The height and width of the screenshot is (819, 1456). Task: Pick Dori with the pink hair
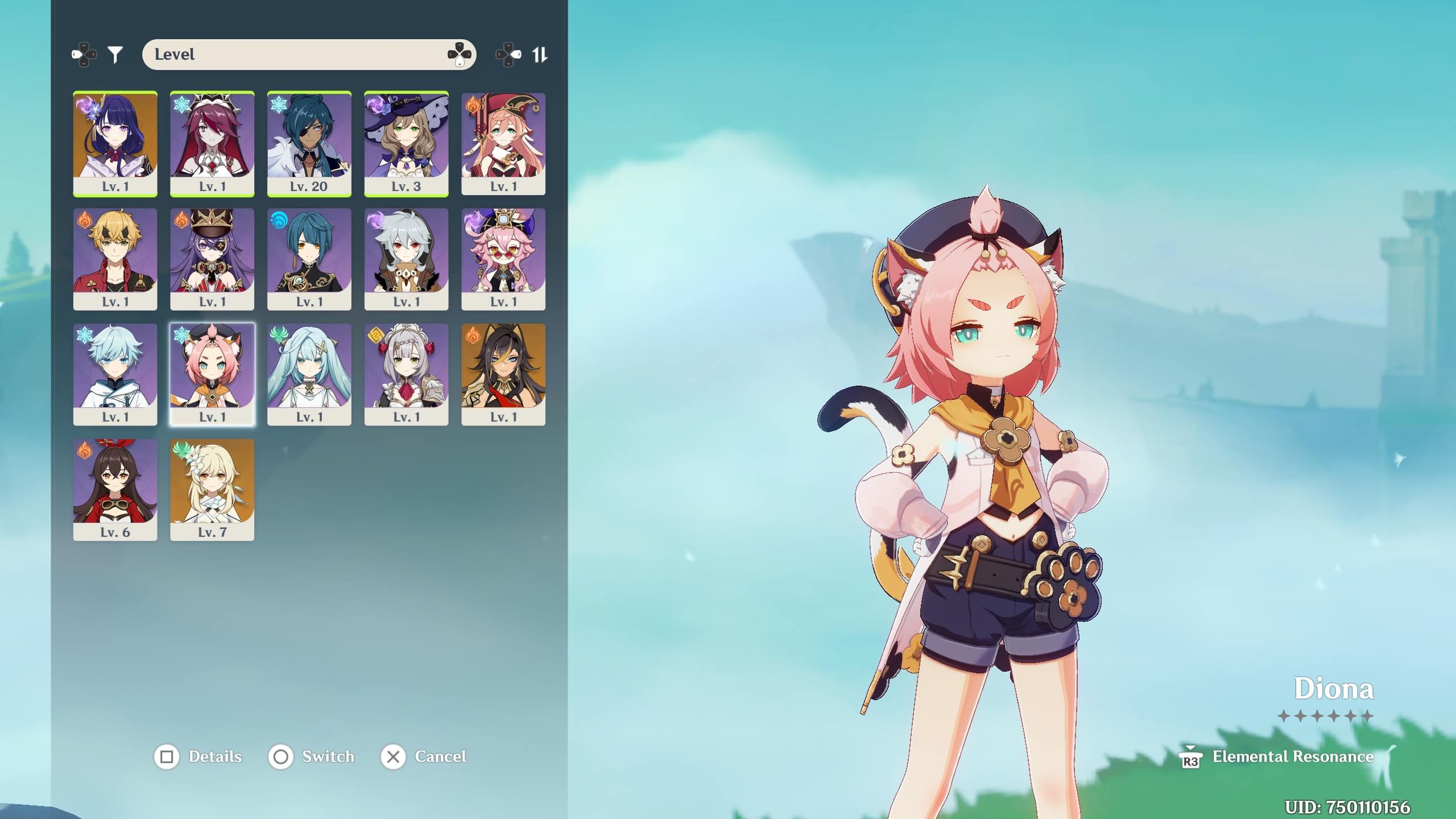(x=503, y=259)
